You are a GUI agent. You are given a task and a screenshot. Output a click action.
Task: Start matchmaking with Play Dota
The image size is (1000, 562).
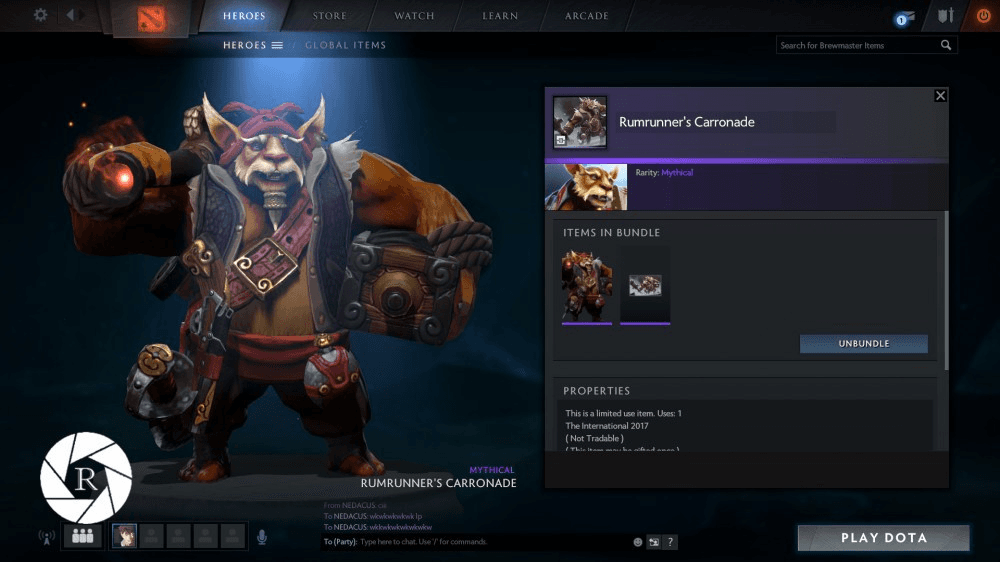[883, 538]
